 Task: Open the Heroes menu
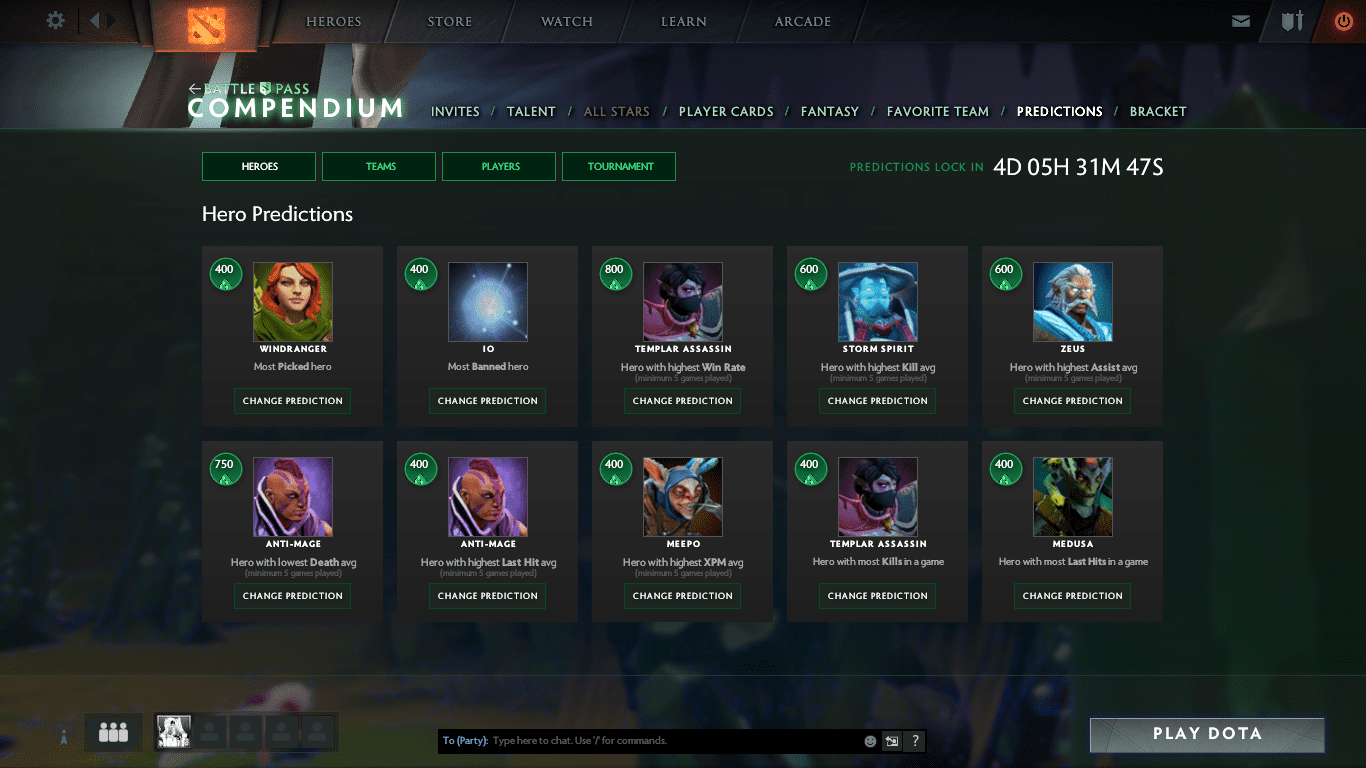coord(334,21)
